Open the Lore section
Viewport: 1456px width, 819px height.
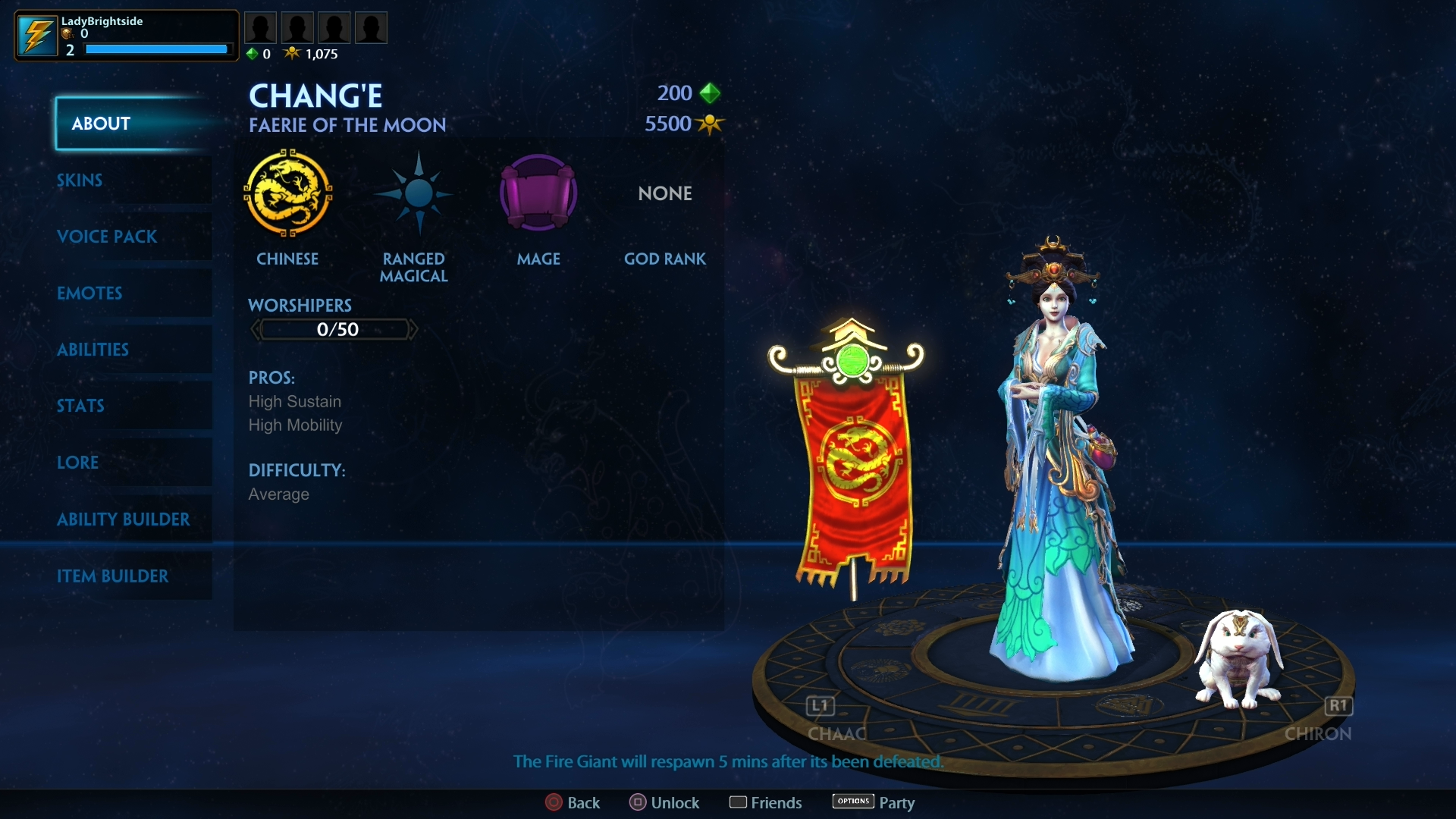point(78,463)
